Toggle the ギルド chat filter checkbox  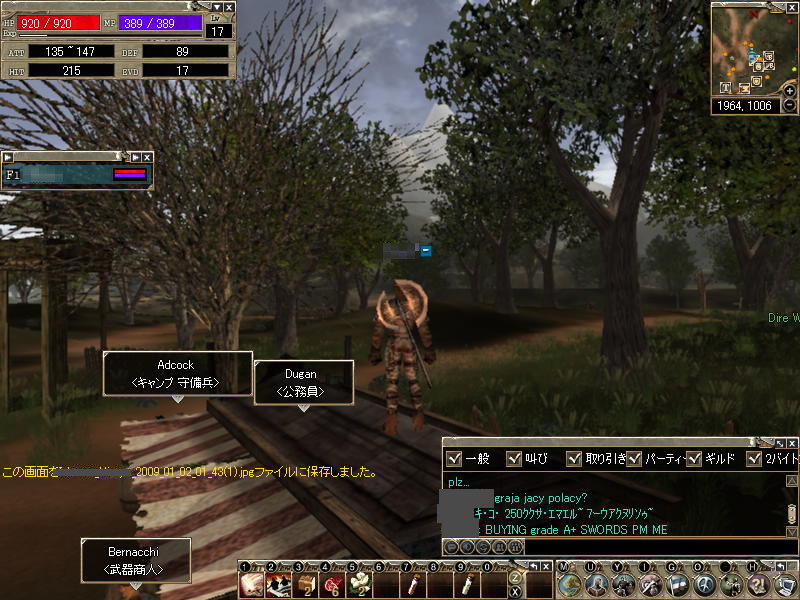point(695,459)
